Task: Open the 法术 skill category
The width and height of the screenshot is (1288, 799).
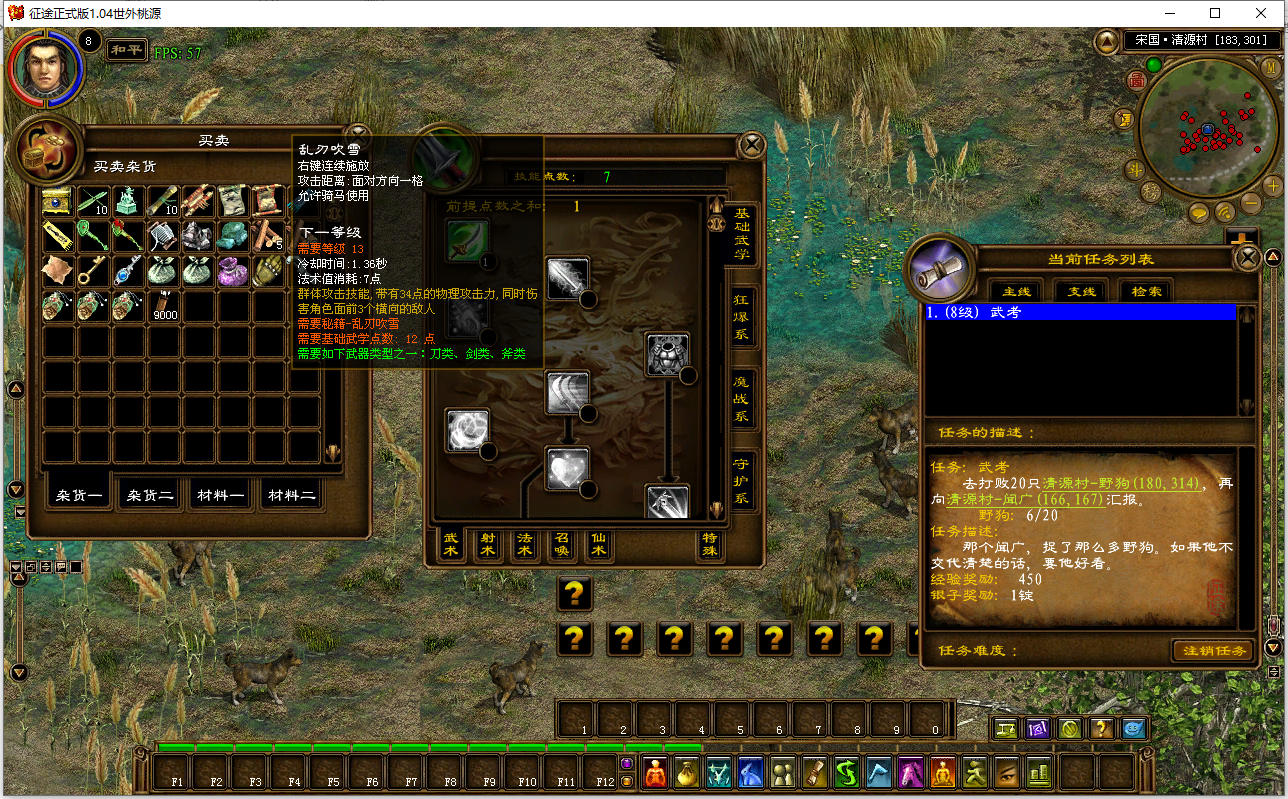Action: pyautogui.click(x=524, y=545)
